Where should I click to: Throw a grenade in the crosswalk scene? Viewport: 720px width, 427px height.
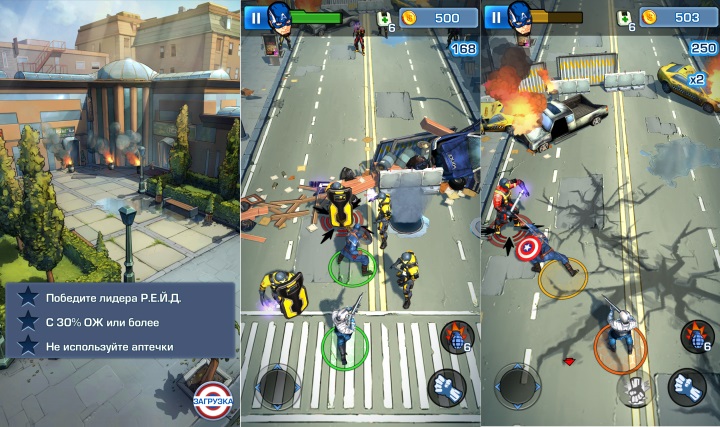tap(455, 336)
